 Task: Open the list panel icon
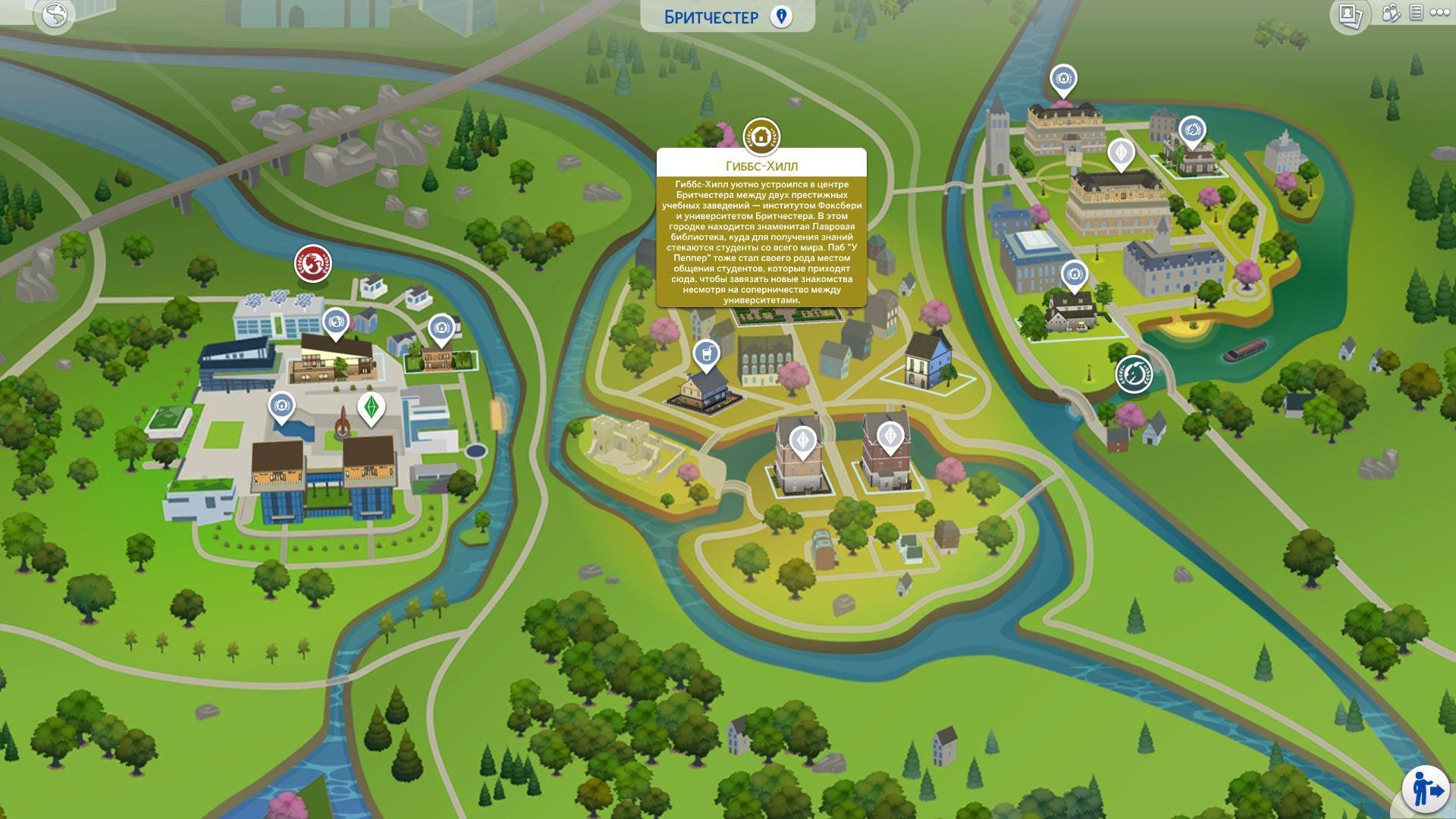(x=1415, y=13)
